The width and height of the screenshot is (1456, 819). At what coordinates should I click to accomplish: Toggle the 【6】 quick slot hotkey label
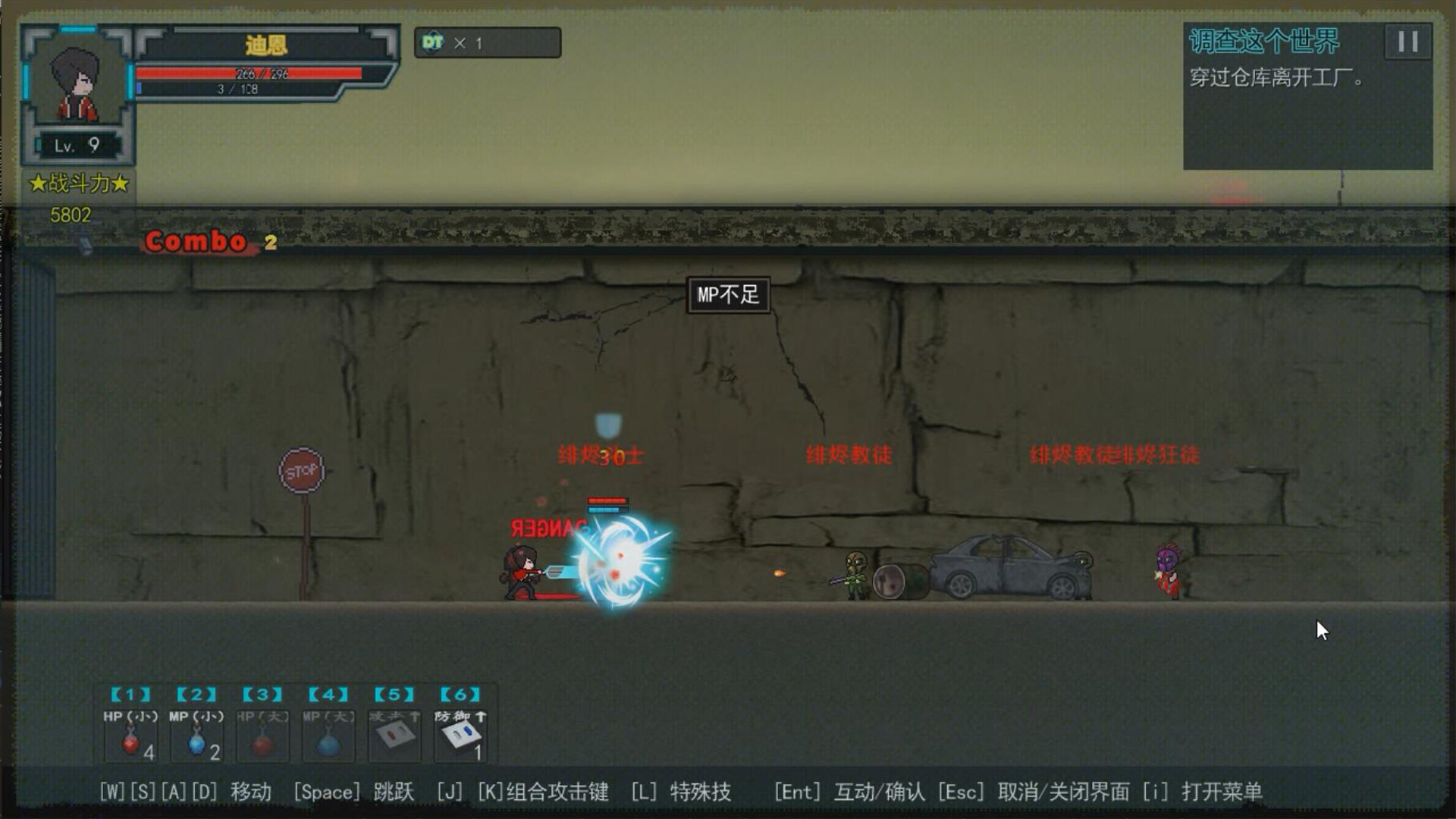tap(458, 693)
